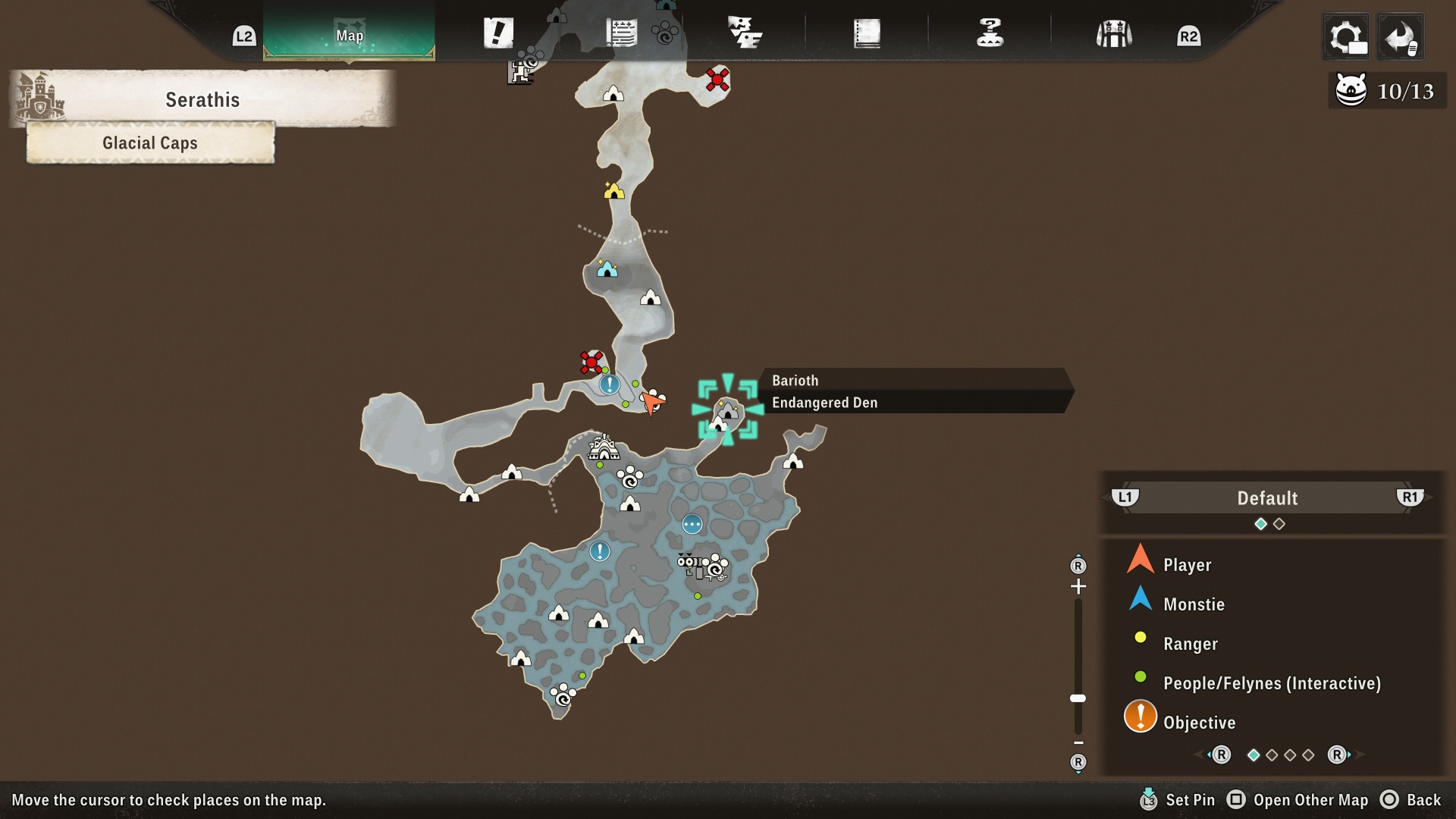Viewport: 1456px width, 819px height.
Task: Click the R1 arrow beside Default
Action: point(1411,498)
